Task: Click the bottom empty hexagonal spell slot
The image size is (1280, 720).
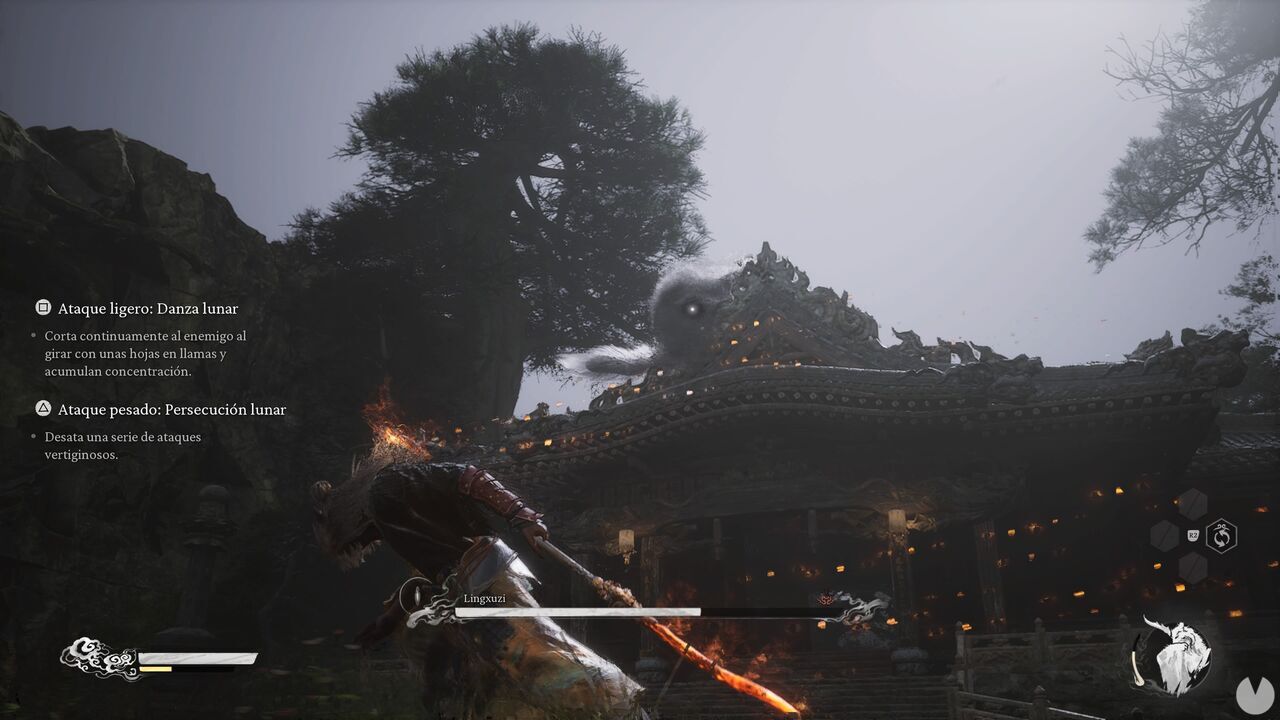Action: [1194, 567]
